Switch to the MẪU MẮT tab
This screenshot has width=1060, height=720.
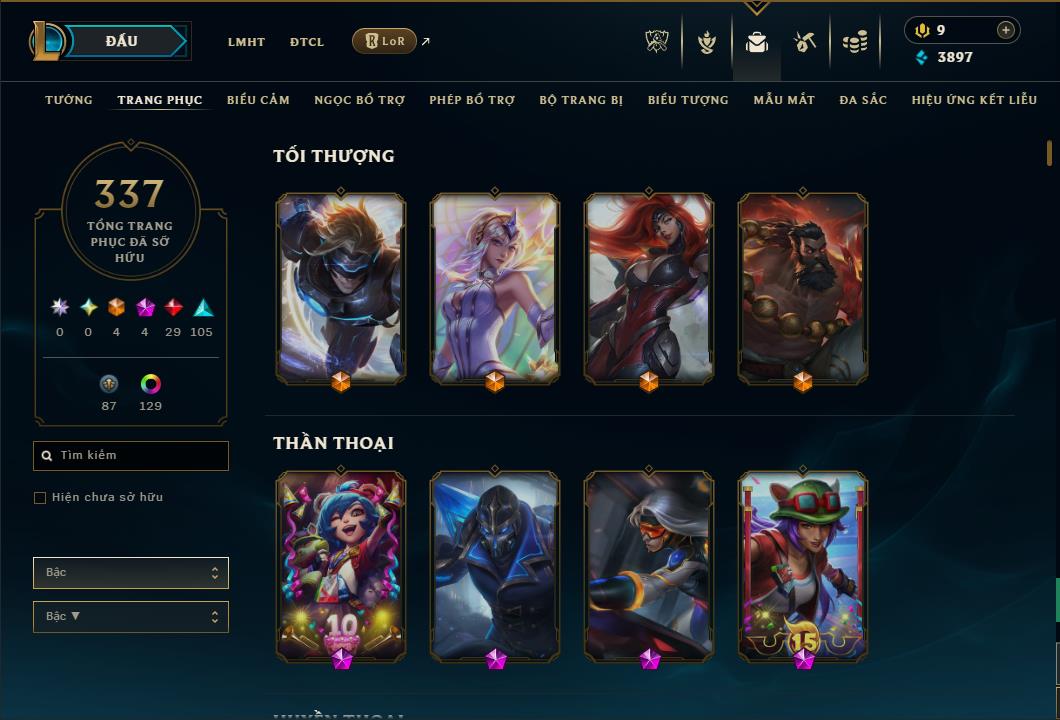(x=784, y=100)
